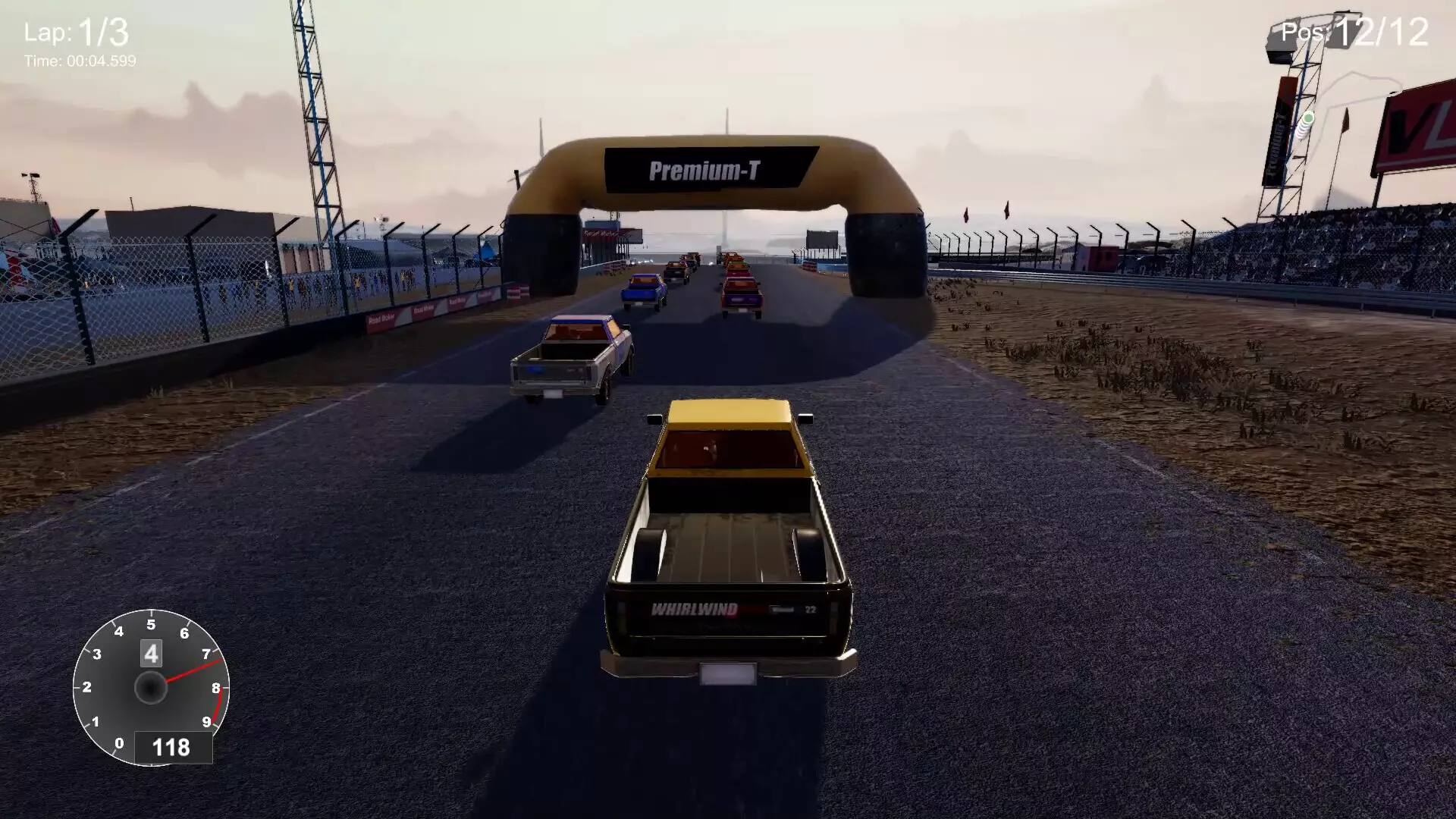
Task: Select the blue car near the arch
Action: pos(643,288)
